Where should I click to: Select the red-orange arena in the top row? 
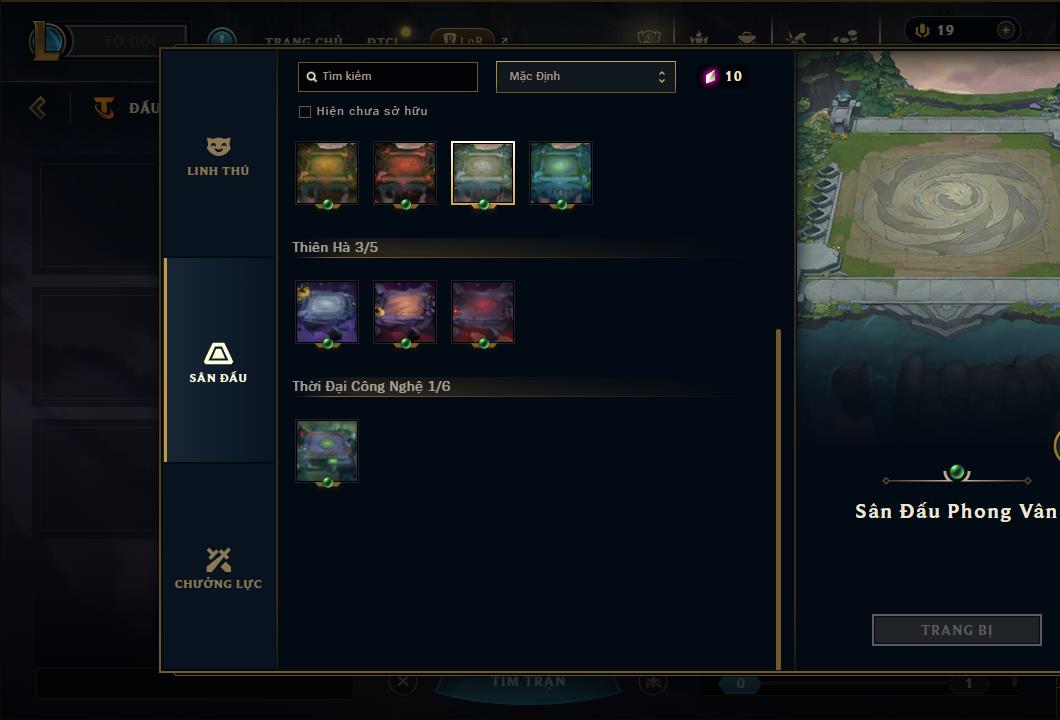[405, 173]
